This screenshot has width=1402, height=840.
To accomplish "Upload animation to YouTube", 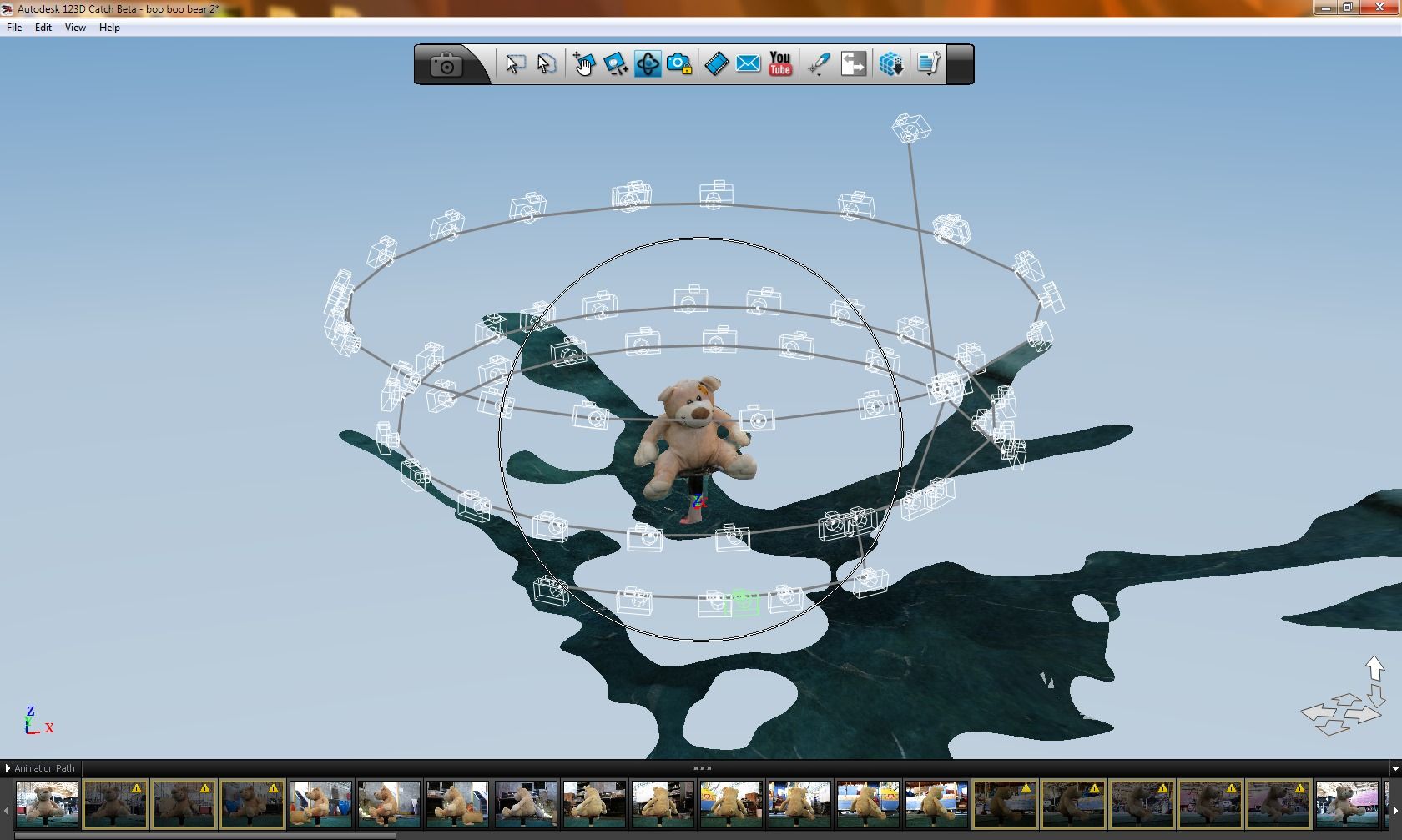I will point(779,64).
